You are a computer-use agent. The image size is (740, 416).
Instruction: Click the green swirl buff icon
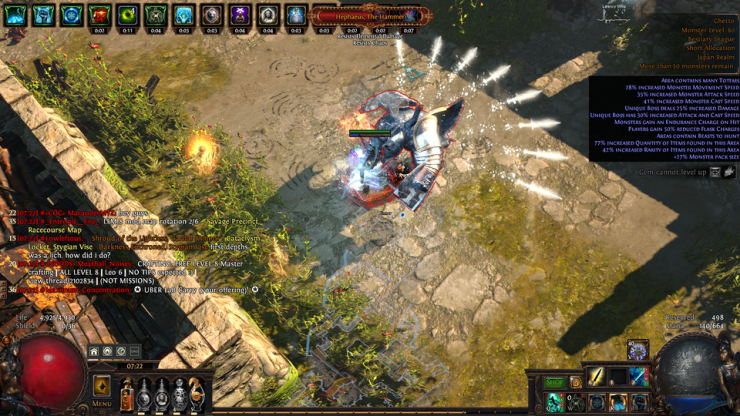click(127, 16)
